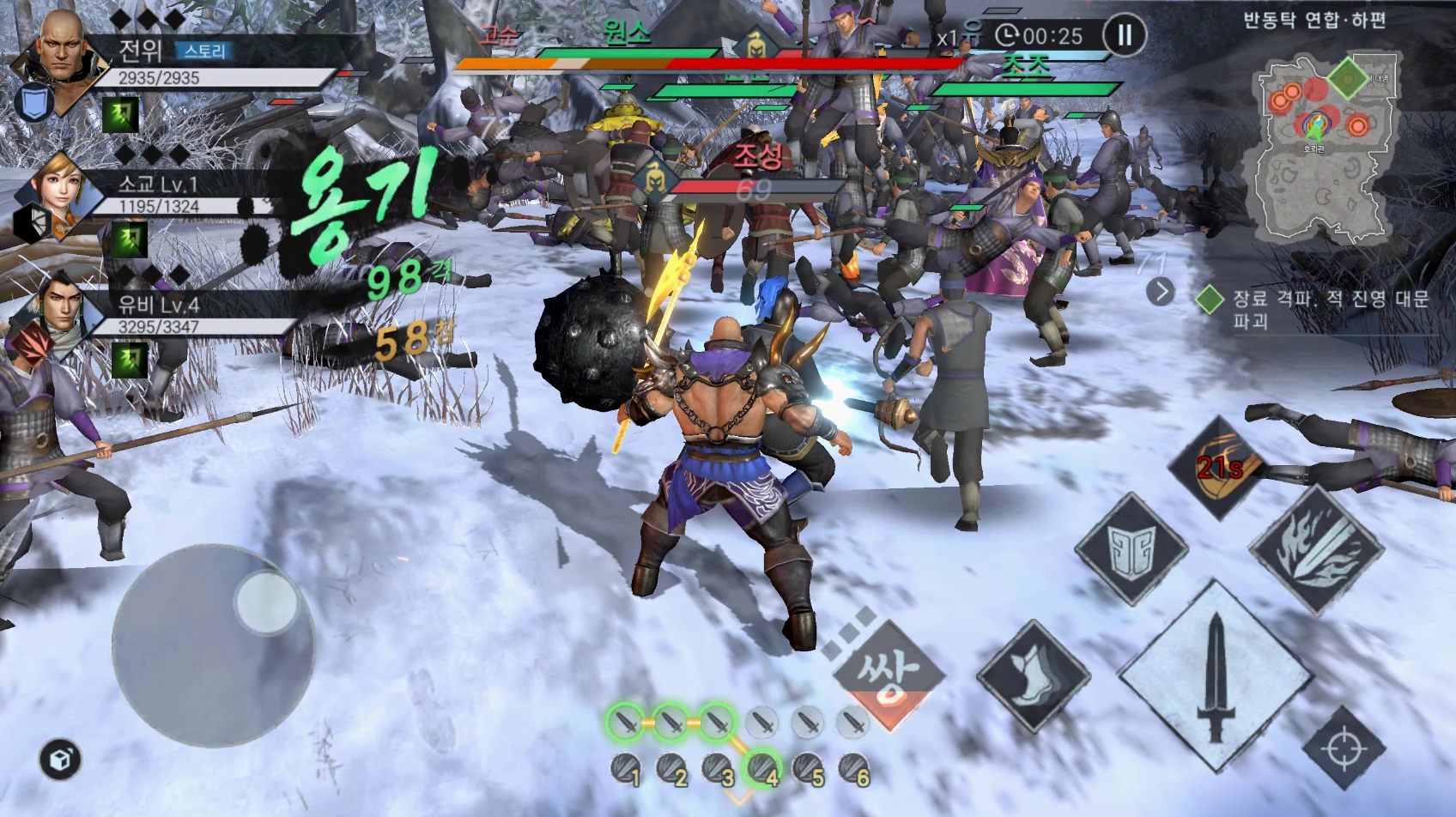The height and width of the screenshot is (817, 1456).
Task: Pause the battle
Action: coord(1124,35)
